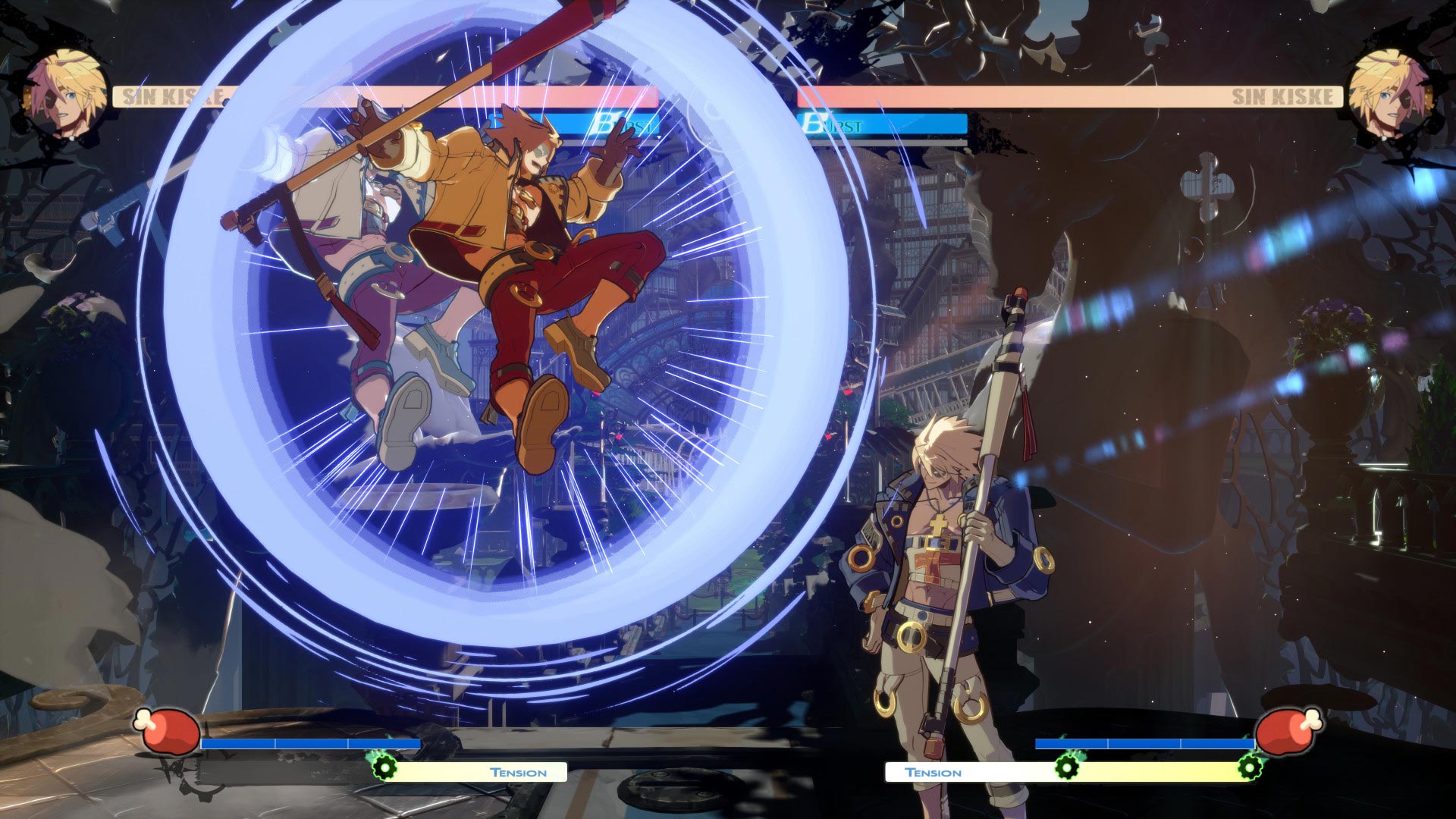Click the right Burst gauge lightning icon

tap(814, 121)
